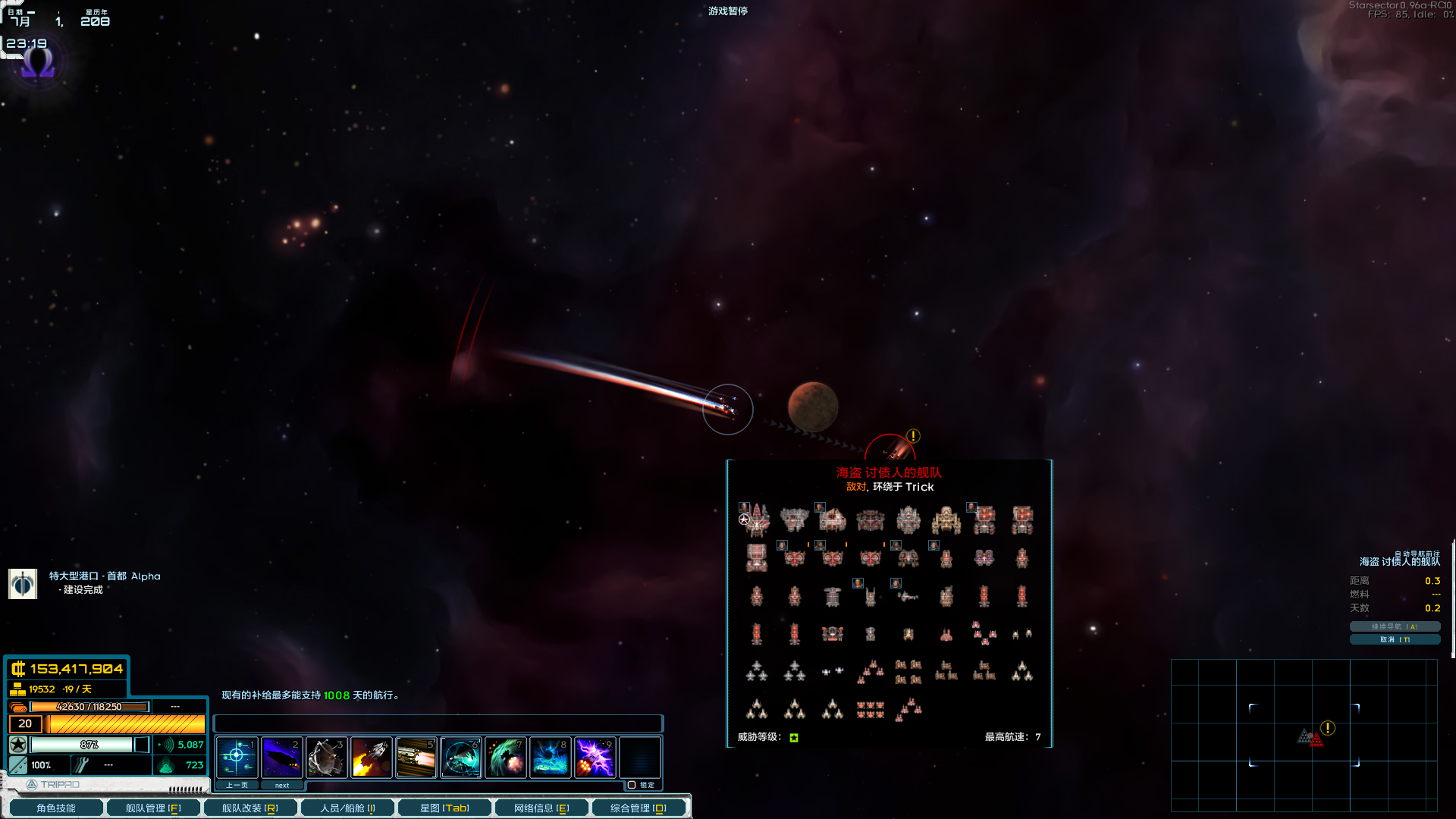Click the 上一页 previous page tab
Screen dimensions: 1456x819
237,784
